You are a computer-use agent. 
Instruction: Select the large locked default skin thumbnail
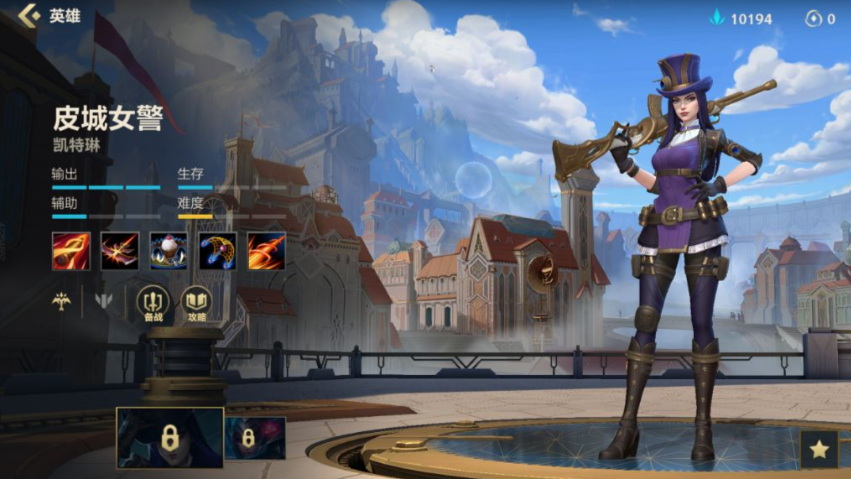pos(169,438)
